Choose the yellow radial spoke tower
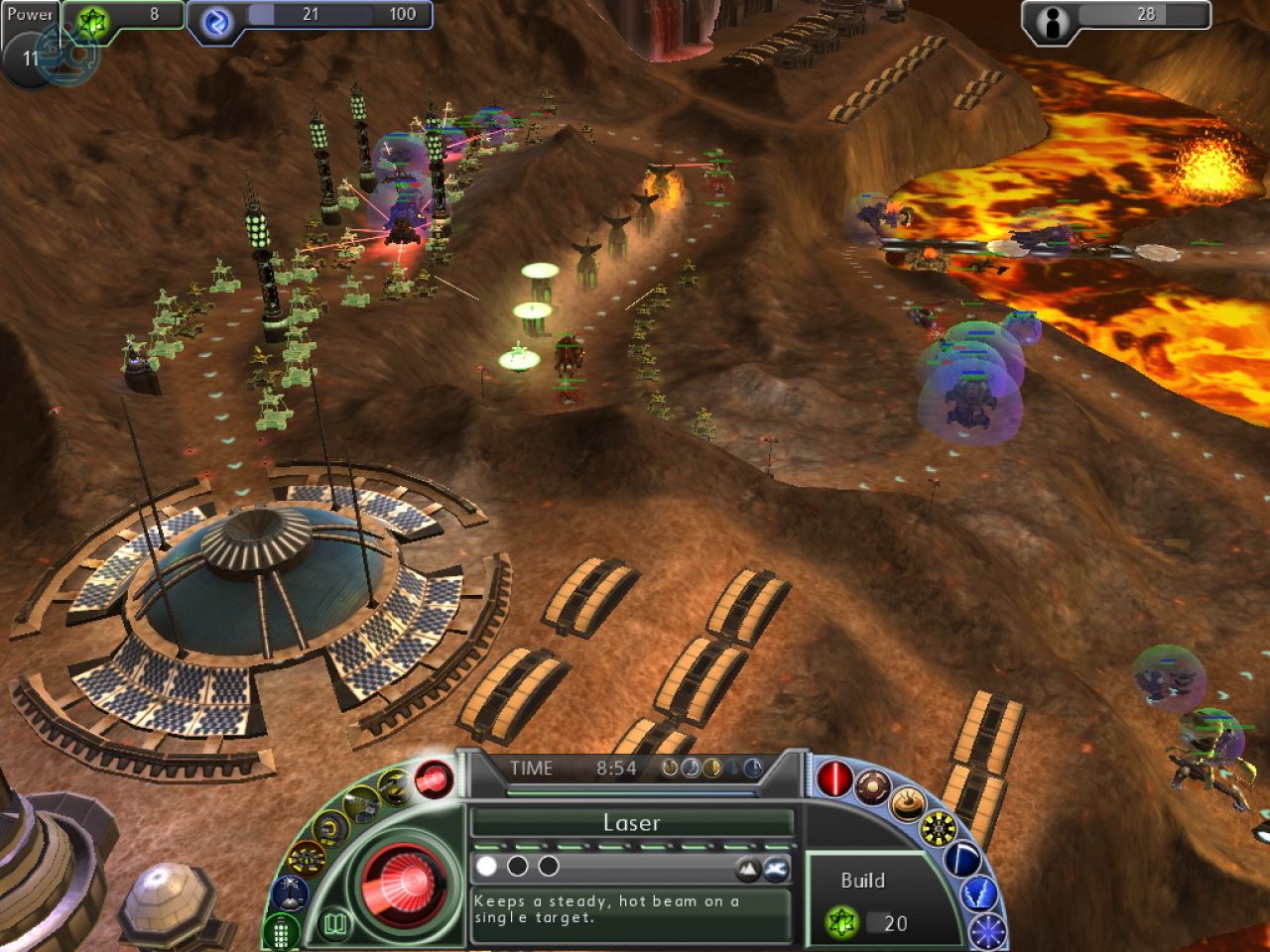The height and width of the screenshot is (952, 1270). (x=306, y=859)
